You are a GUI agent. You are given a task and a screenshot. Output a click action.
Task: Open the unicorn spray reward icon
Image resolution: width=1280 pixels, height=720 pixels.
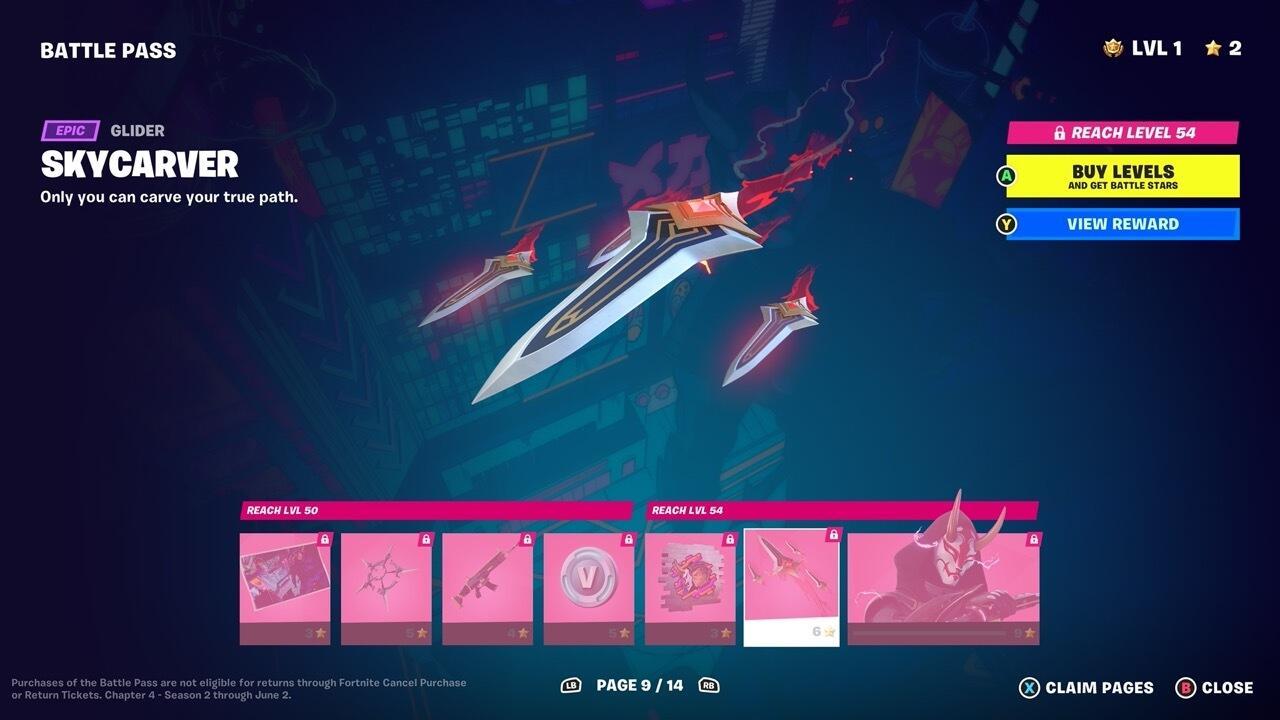[689, 580]
